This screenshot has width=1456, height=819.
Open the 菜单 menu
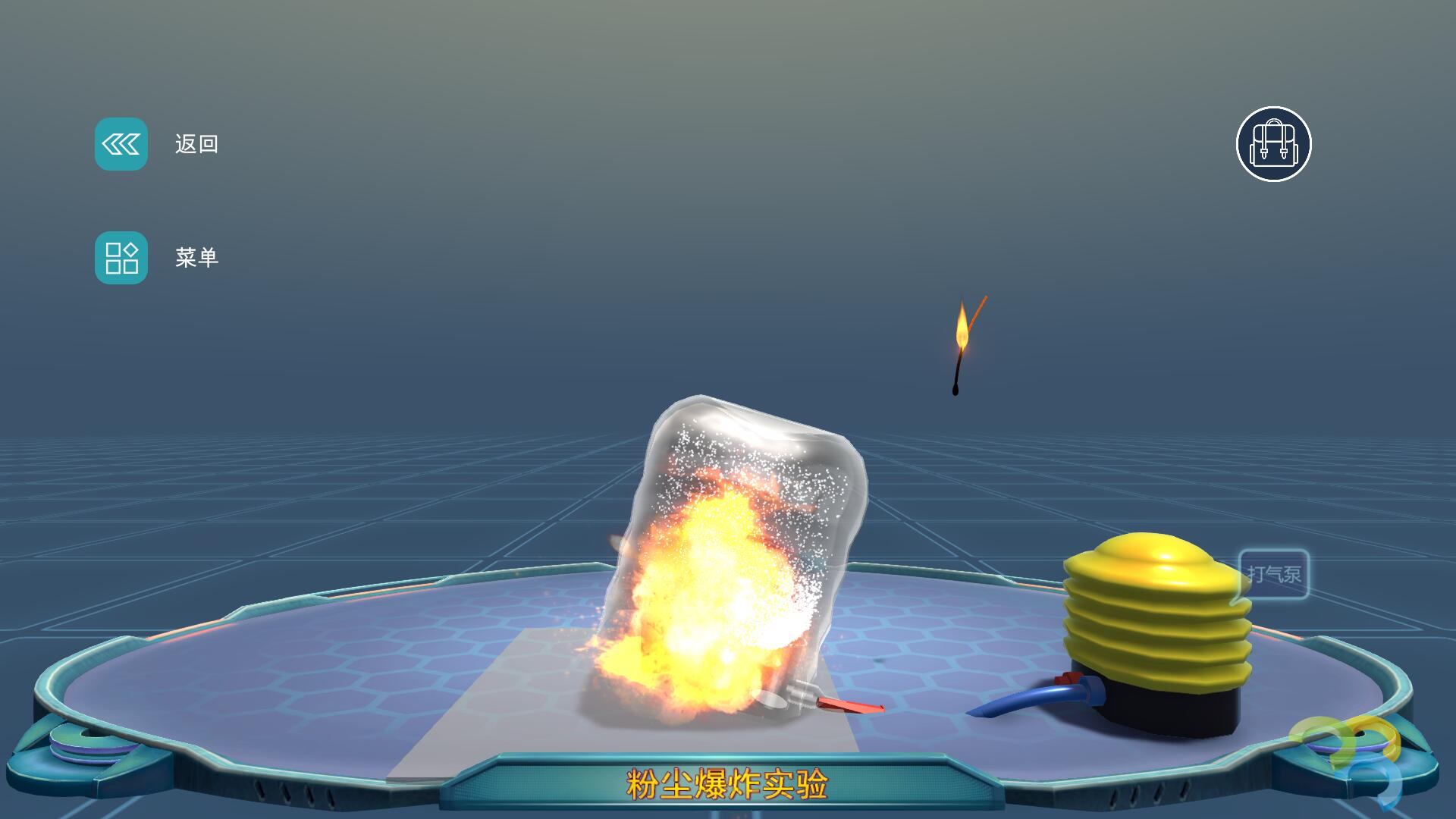121,258
